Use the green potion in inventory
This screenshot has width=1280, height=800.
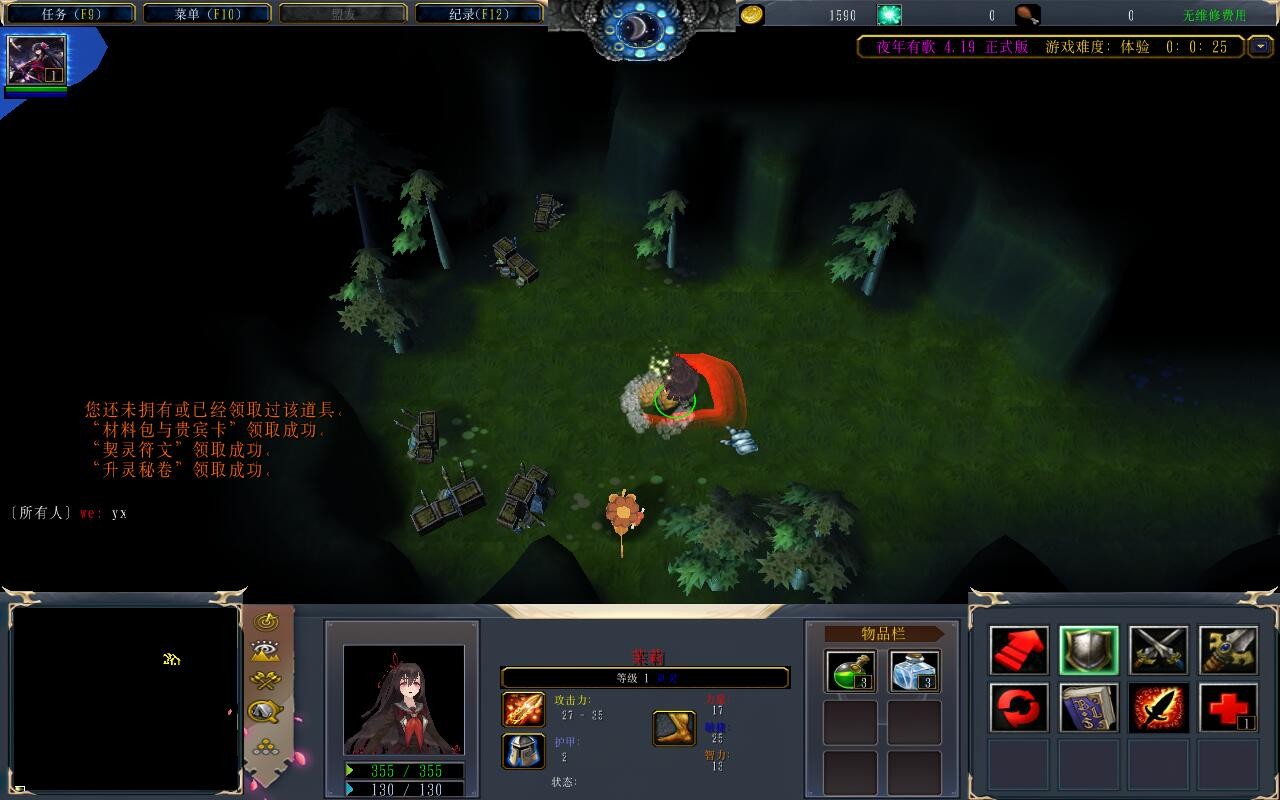click(850, 671)
